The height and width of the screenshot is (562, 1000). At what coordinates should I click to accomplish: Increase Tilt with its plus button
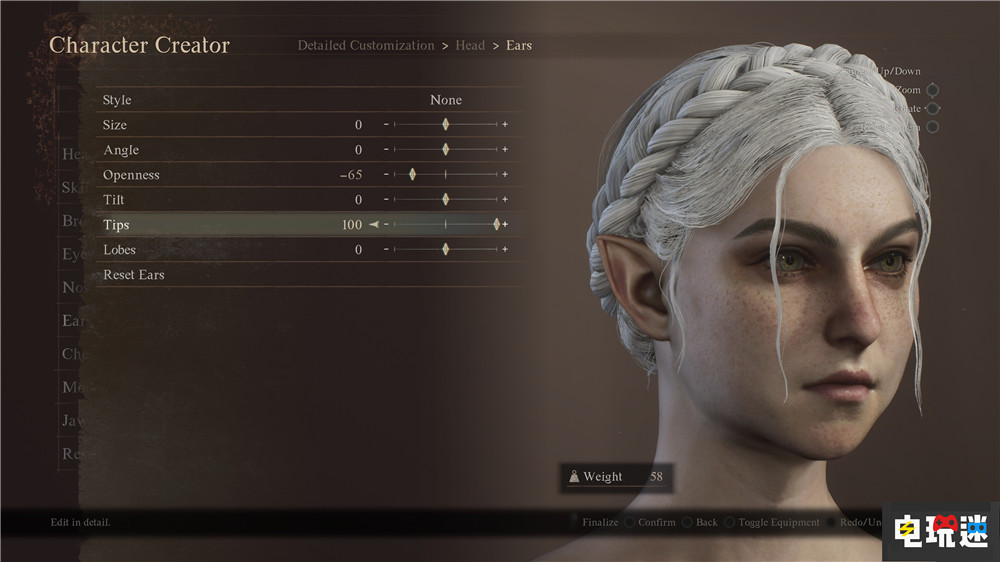tap(505, 200)
